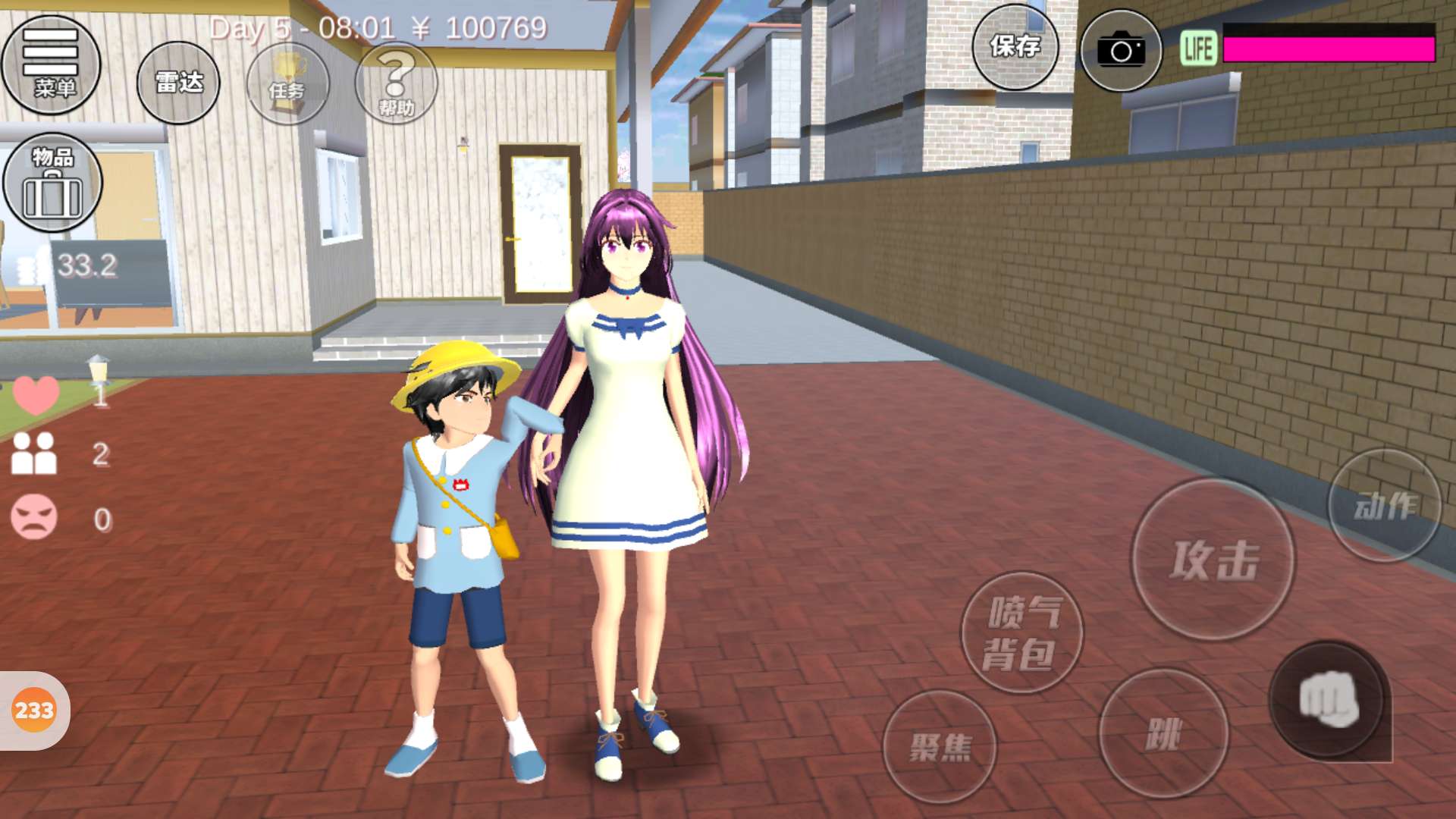Show the 帮助 help screen

click(x=397, y=83)
